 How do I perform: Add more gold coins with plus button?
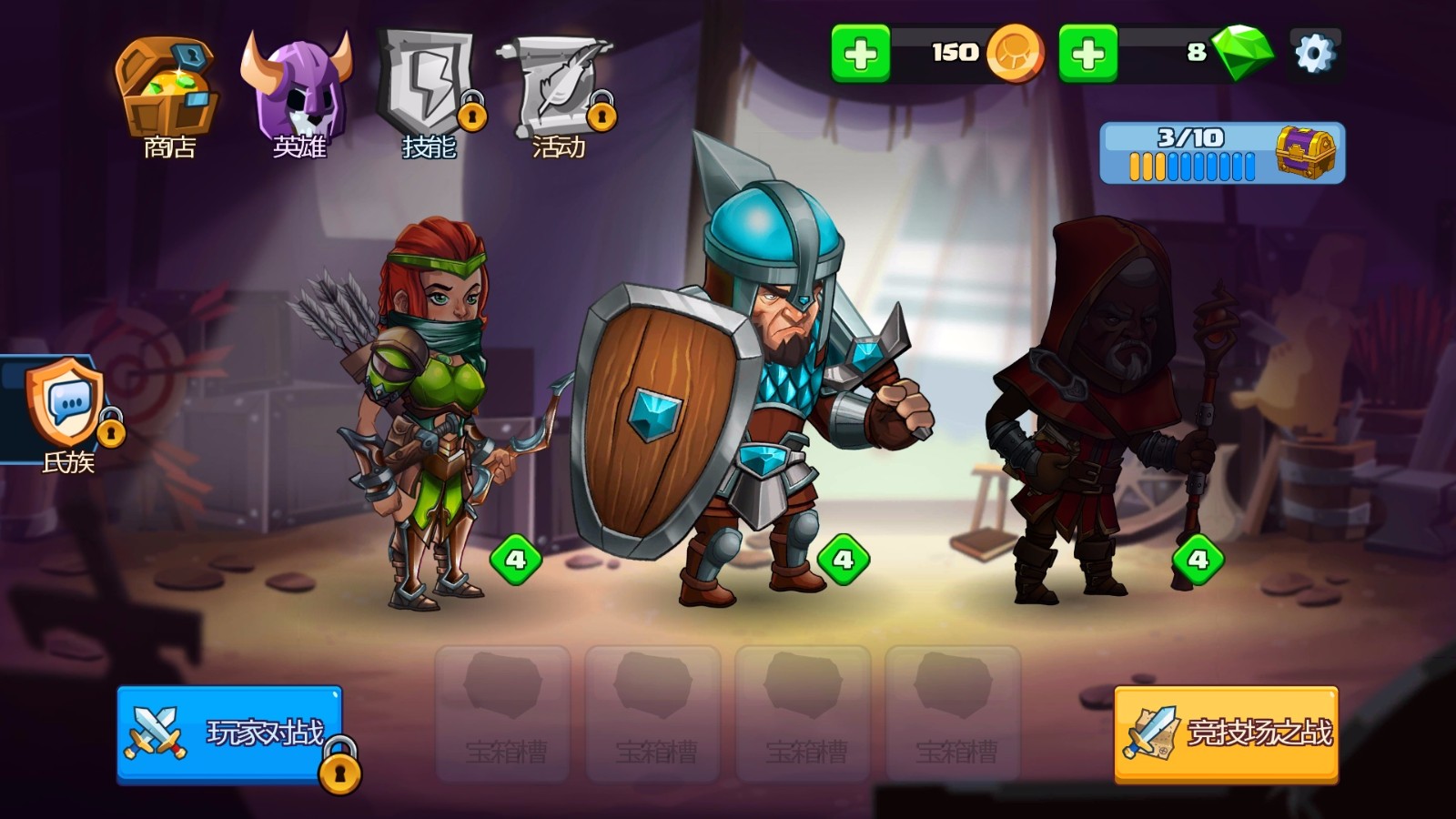click(x=860, y=55)
